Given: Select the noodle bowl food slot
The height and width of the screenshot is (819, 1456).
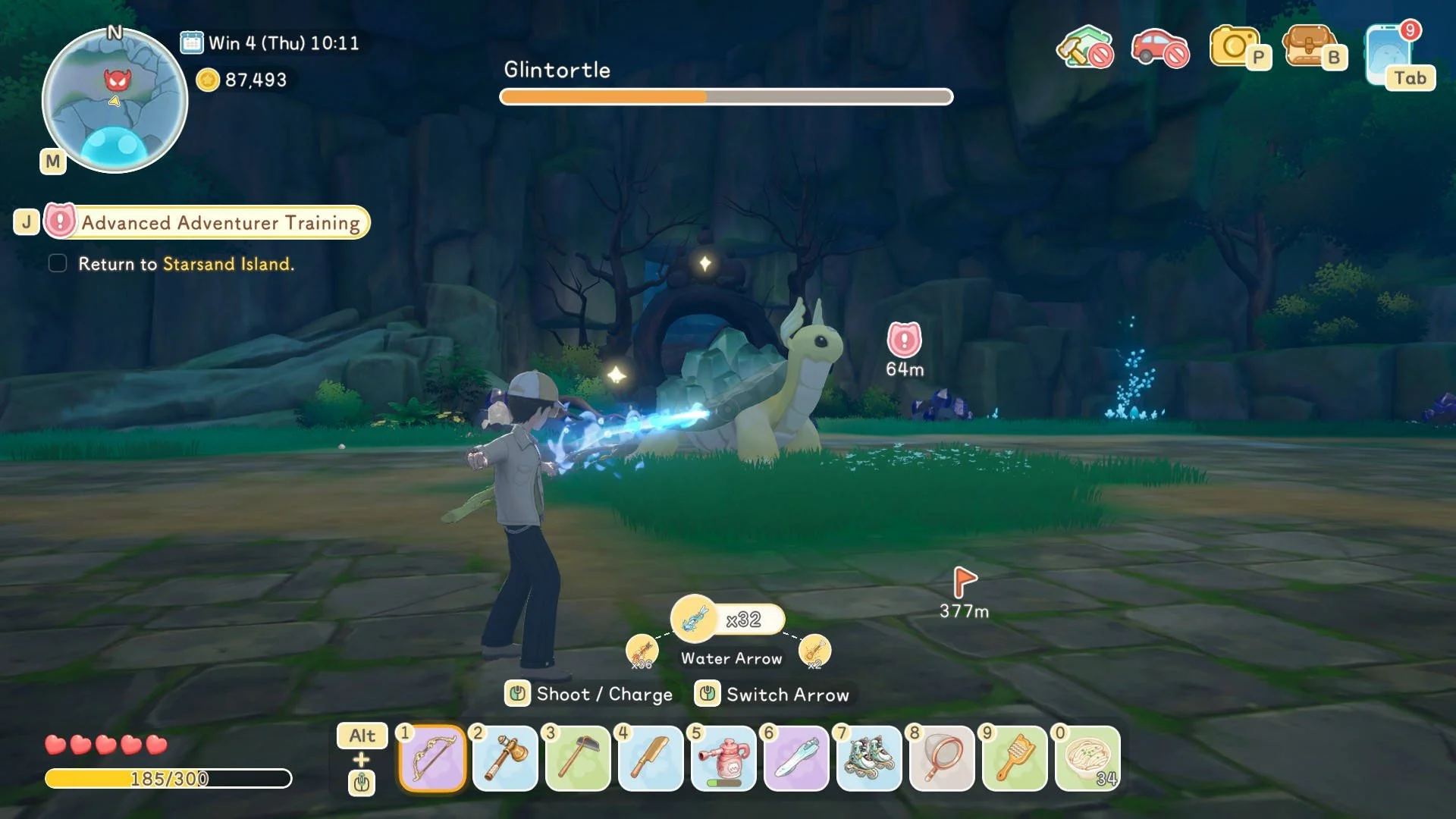Looking at the screenshot, I should (1087, 758).
